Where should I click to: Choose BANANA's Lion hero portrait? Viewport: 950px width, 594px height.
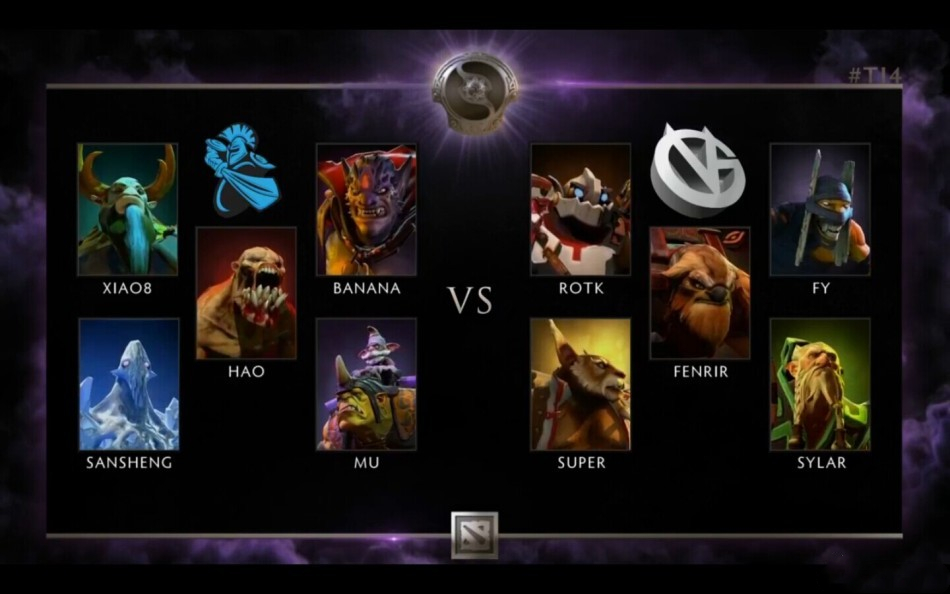pos(366,209)
